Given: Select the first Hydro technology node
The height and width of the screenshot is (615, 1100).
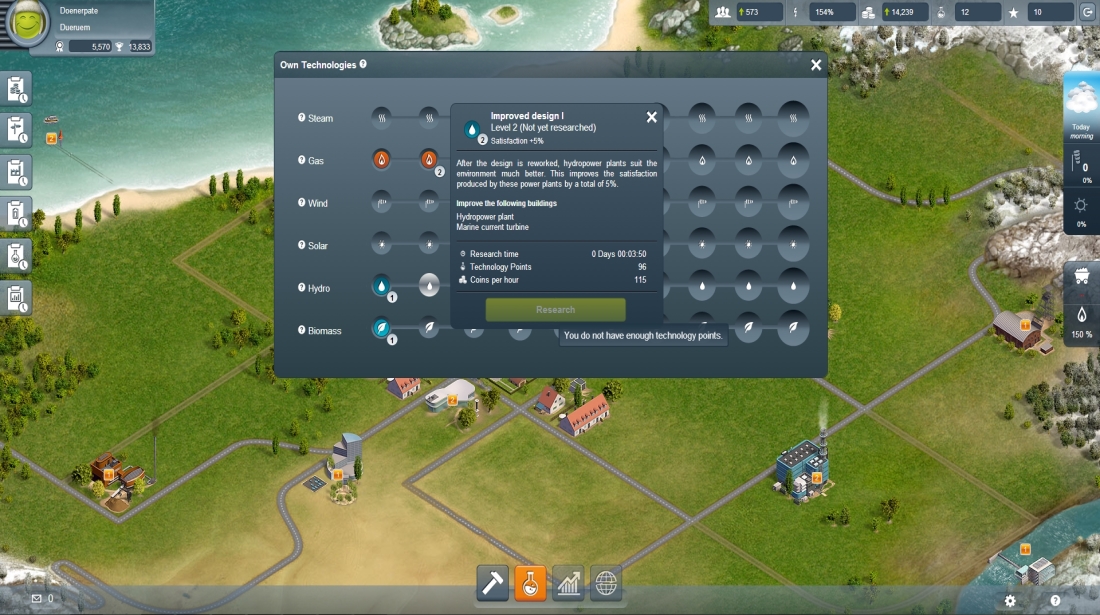Looking at the screenshot, I should pyautogui.click(x=382, y=286).
